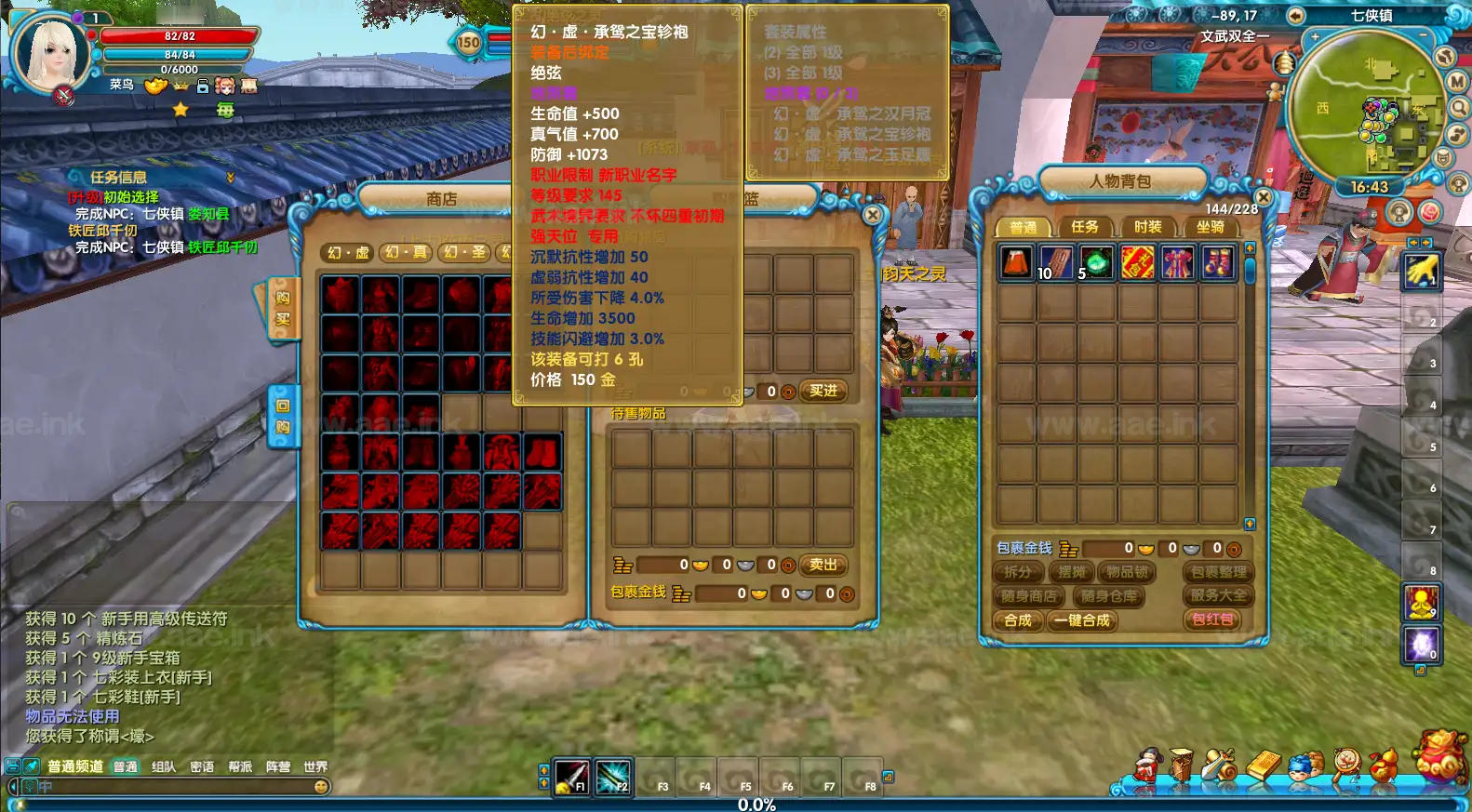This screenshot has height=812, width=1472.
Task: Click the gold bar icon on the bottom taskbar
Action: pyautogui.click(x=1265, y=765)
